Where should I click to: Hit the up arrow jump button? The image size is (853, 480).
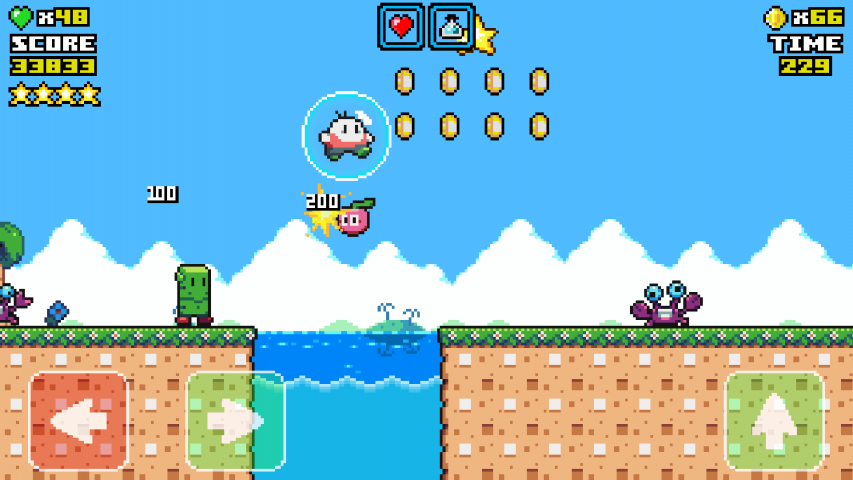774,421
